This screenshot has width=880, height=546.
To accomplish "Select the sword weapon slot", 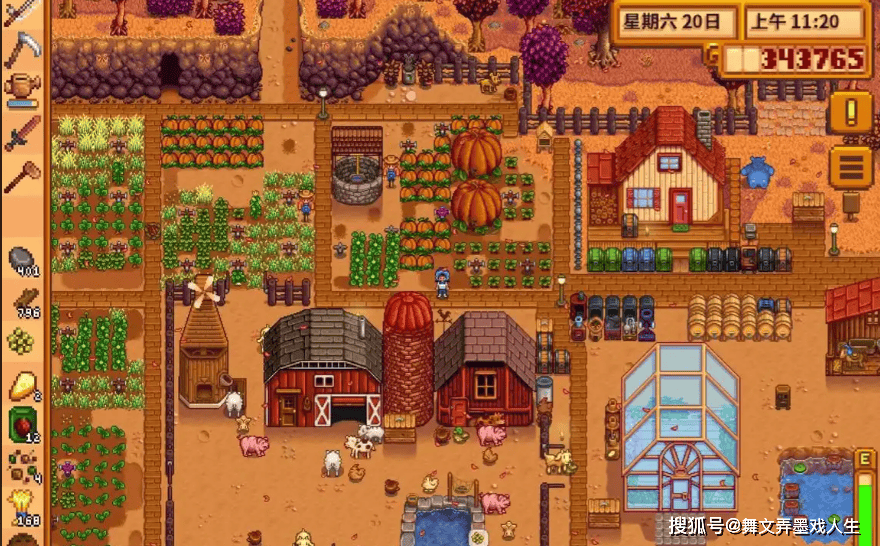I will pos(22,132).
